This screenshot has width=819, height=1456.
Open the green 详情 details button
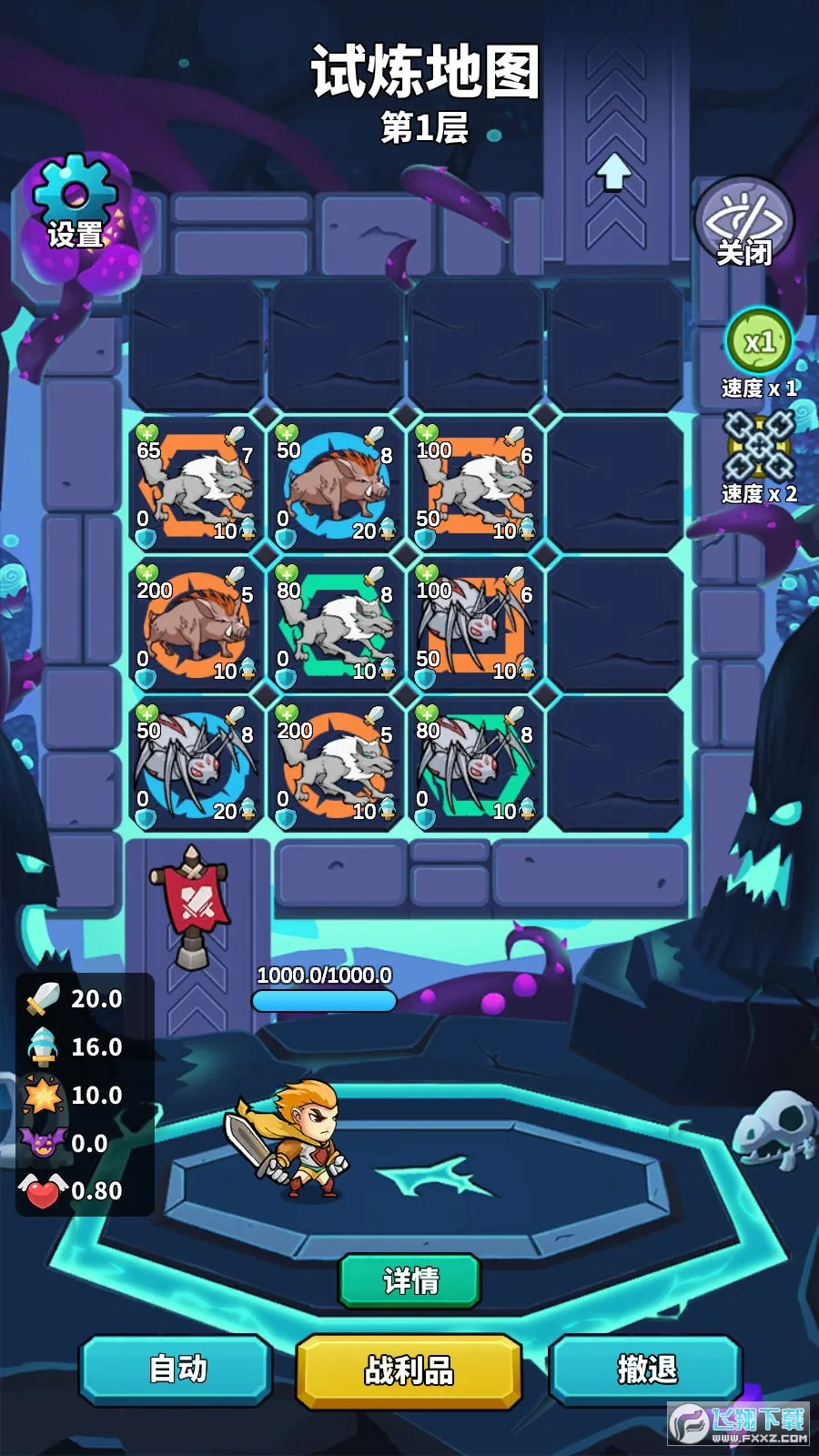click(409, 1280)
